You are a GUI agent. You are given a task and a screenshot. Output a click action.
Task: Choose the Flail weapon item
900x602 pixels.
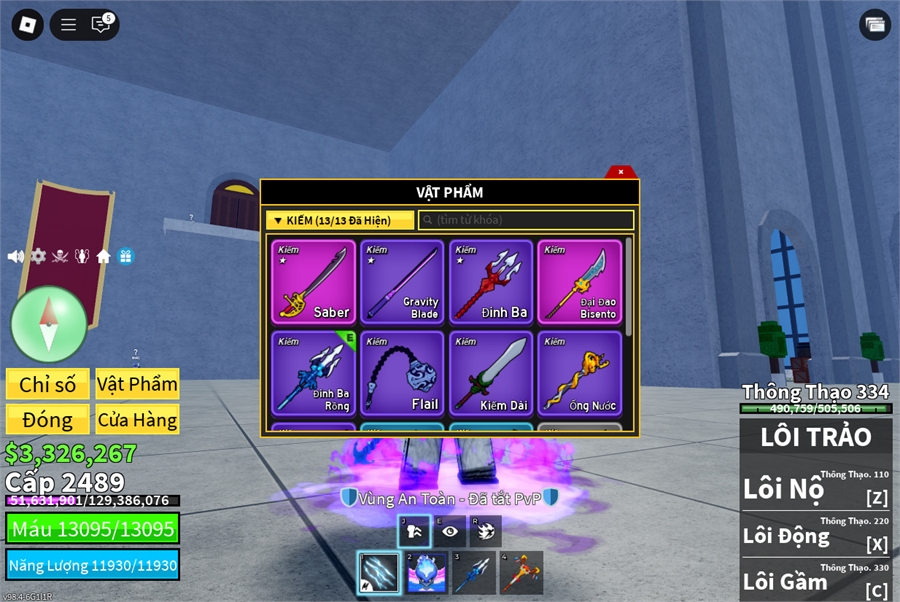coord(402,373)
